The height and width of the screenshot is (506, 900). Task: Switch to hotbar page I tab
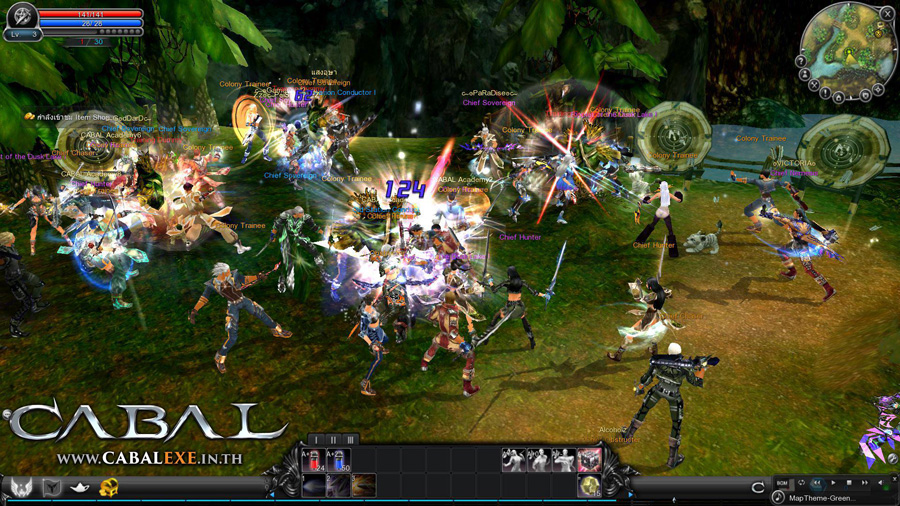(318, 440)
